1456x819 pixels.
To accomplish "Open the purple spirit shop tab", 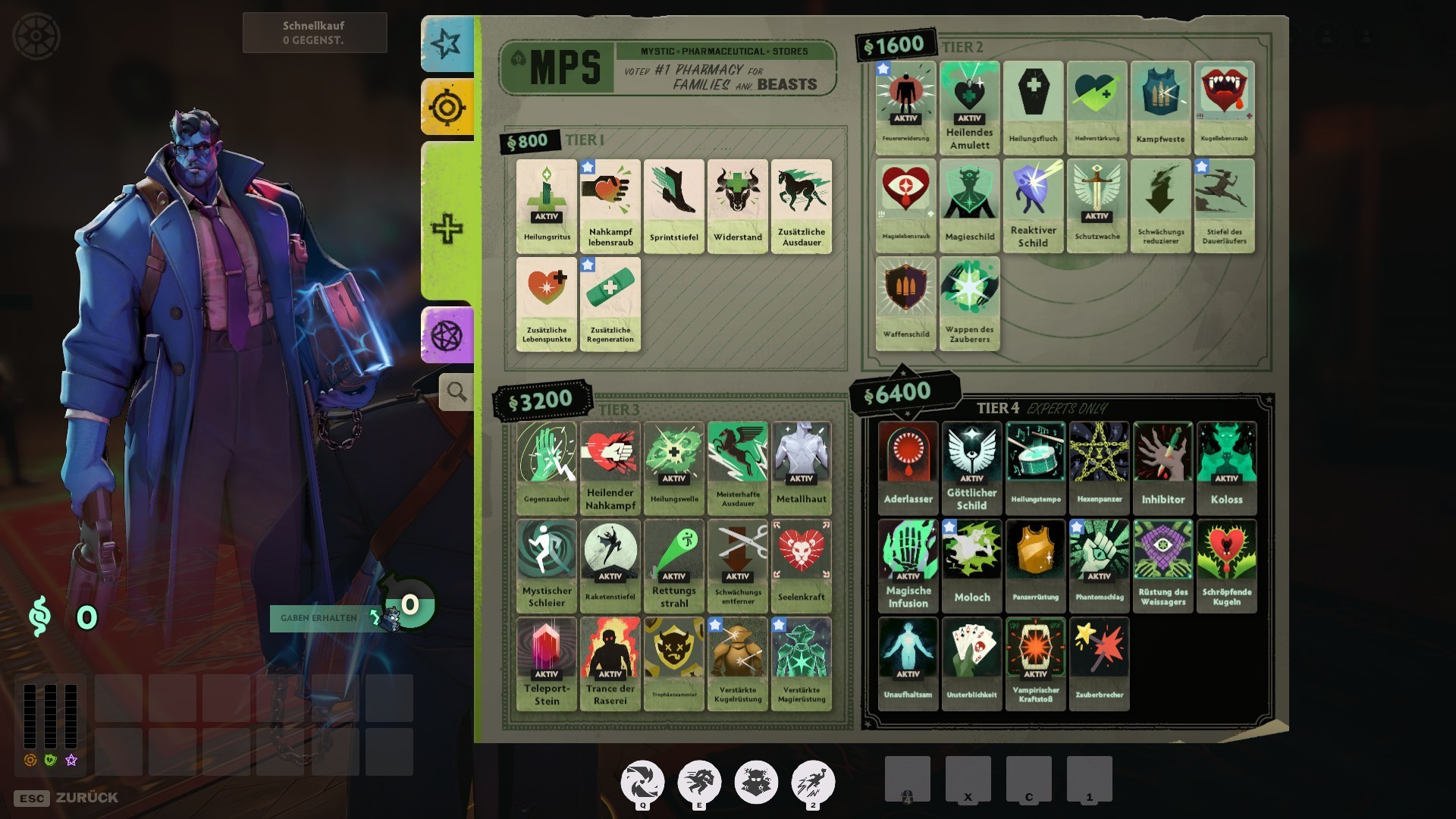I will 447,335.
